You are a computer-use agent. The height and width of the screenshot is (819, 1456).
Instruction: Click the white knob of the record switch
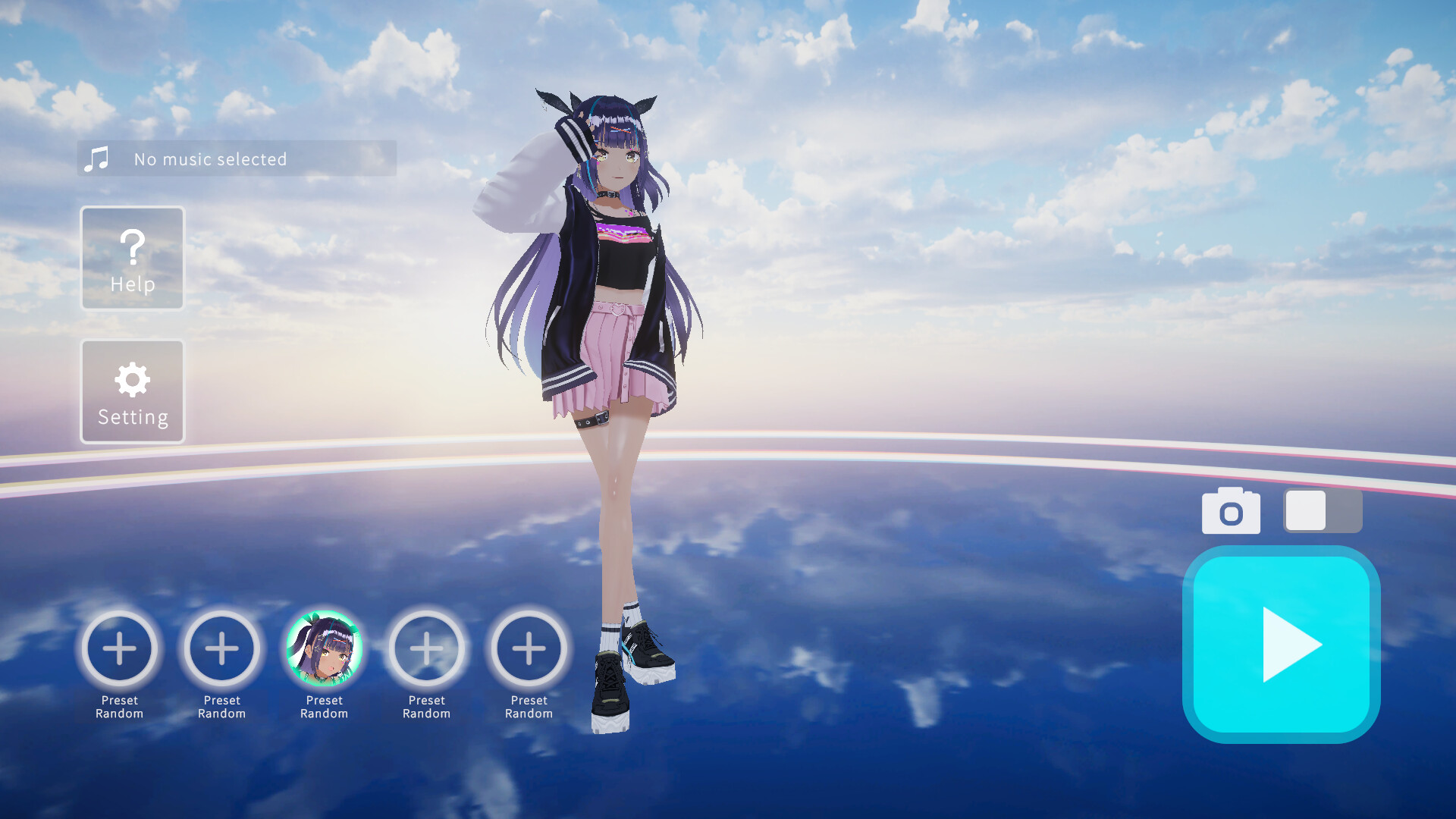tap(1304, 511)
